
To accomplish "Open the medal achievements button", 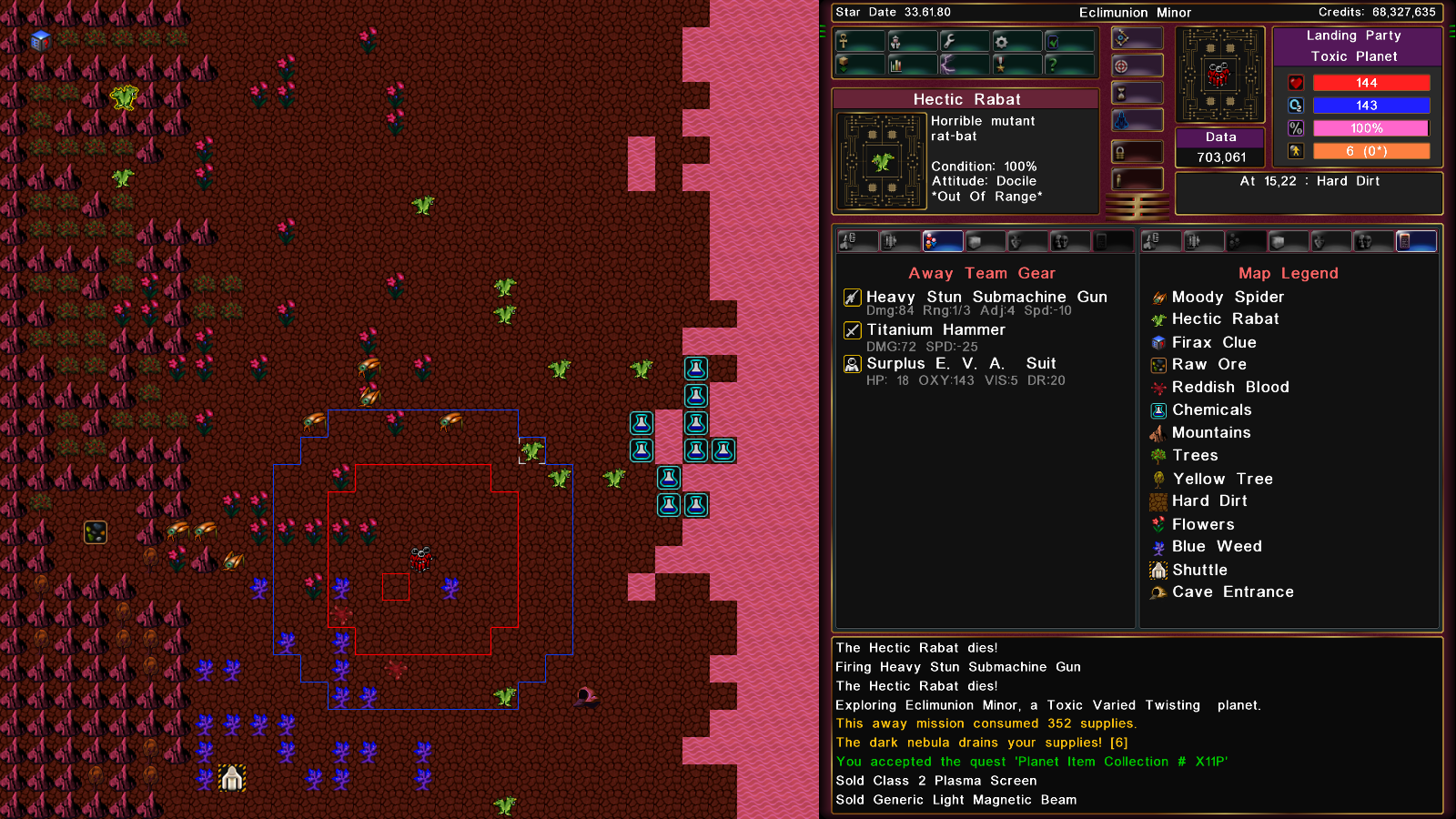I will click(1017, 65).
